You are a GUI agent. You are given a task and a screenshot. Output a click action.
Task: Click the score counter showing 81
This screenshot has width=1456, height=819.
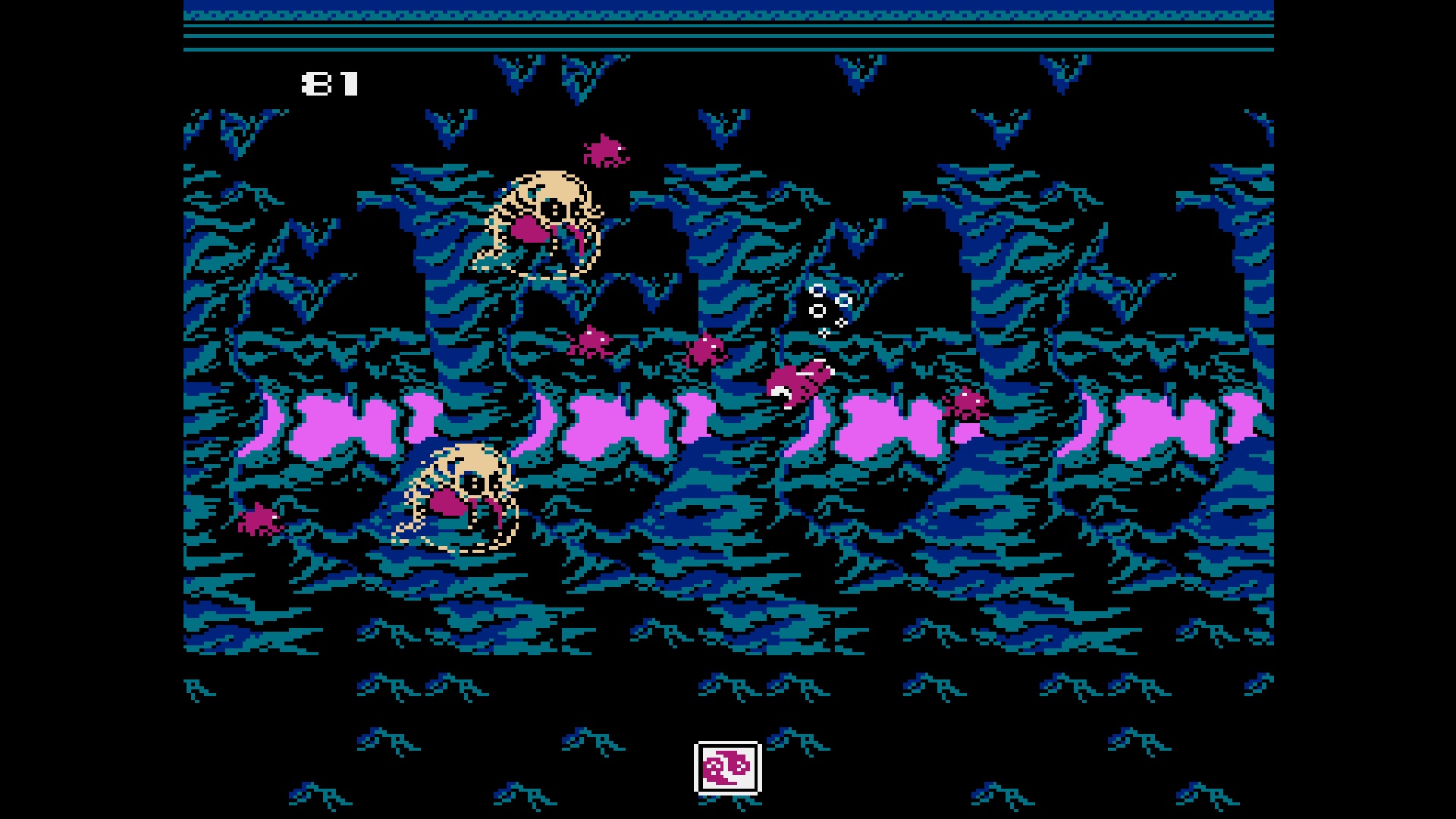click(330, 83)
